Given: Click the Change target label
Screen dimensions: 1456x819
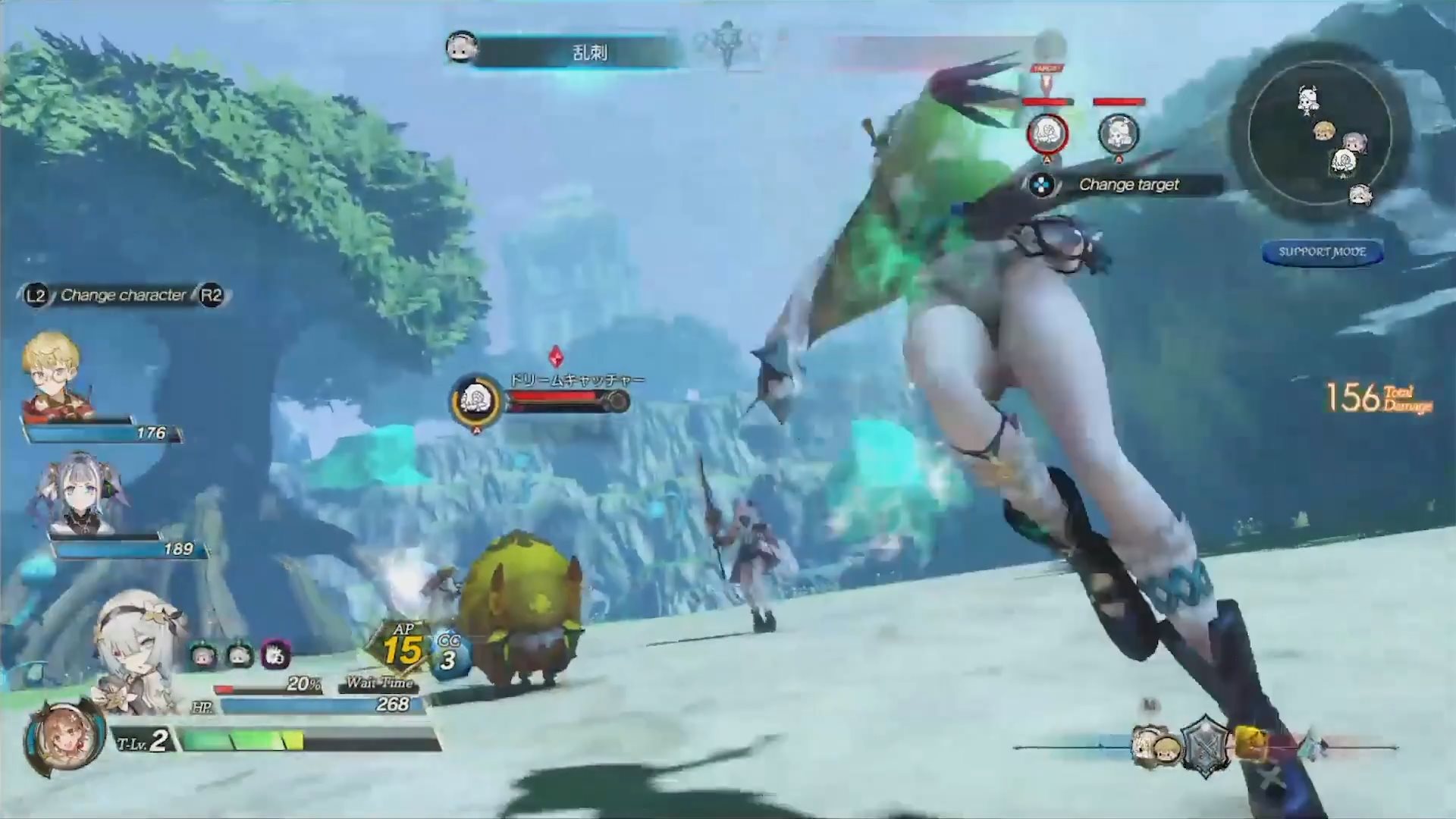Looking at the screenshot, I should pyautogui.click(x=1128, y=184).
